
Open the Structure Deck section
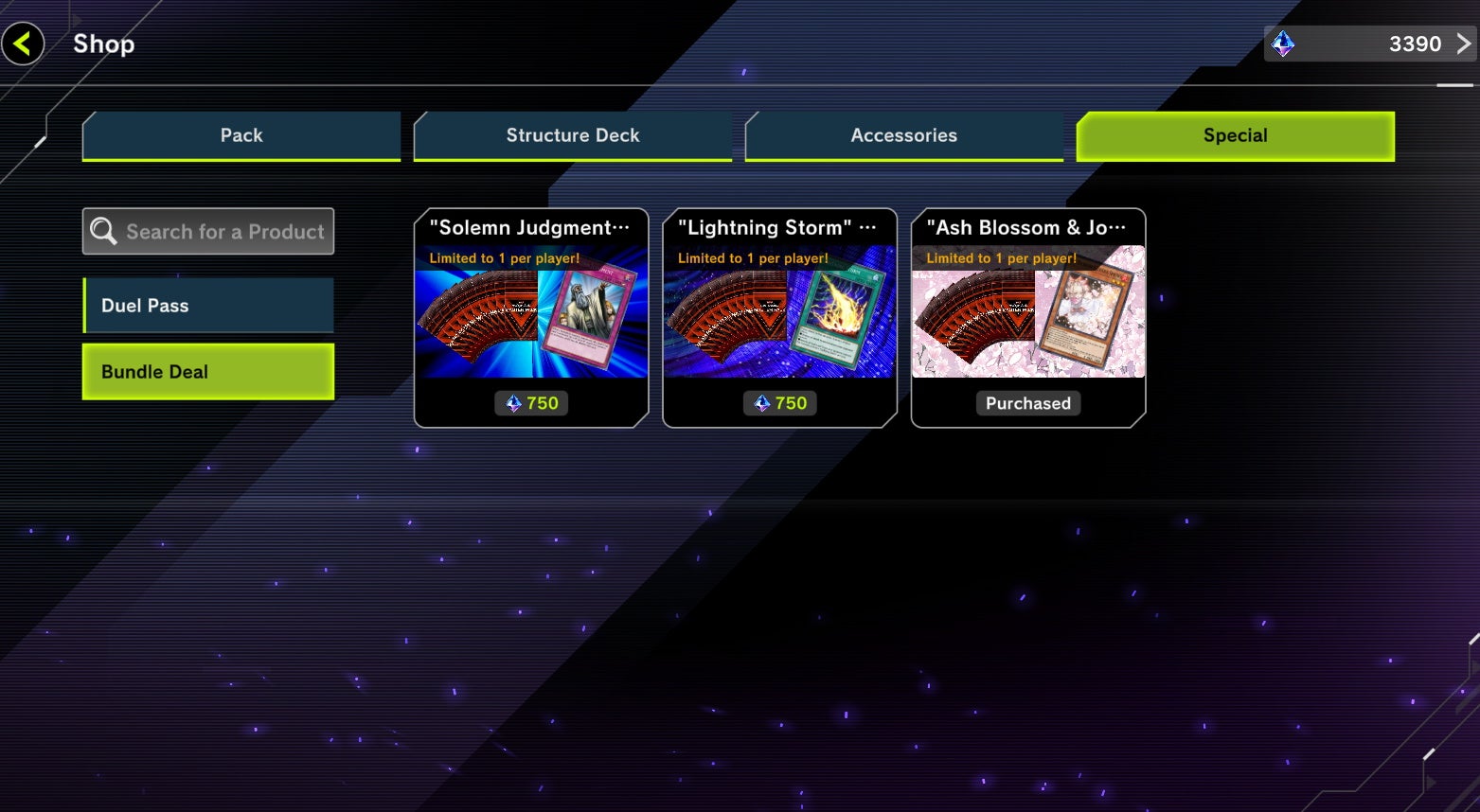(x=572, y=135)
